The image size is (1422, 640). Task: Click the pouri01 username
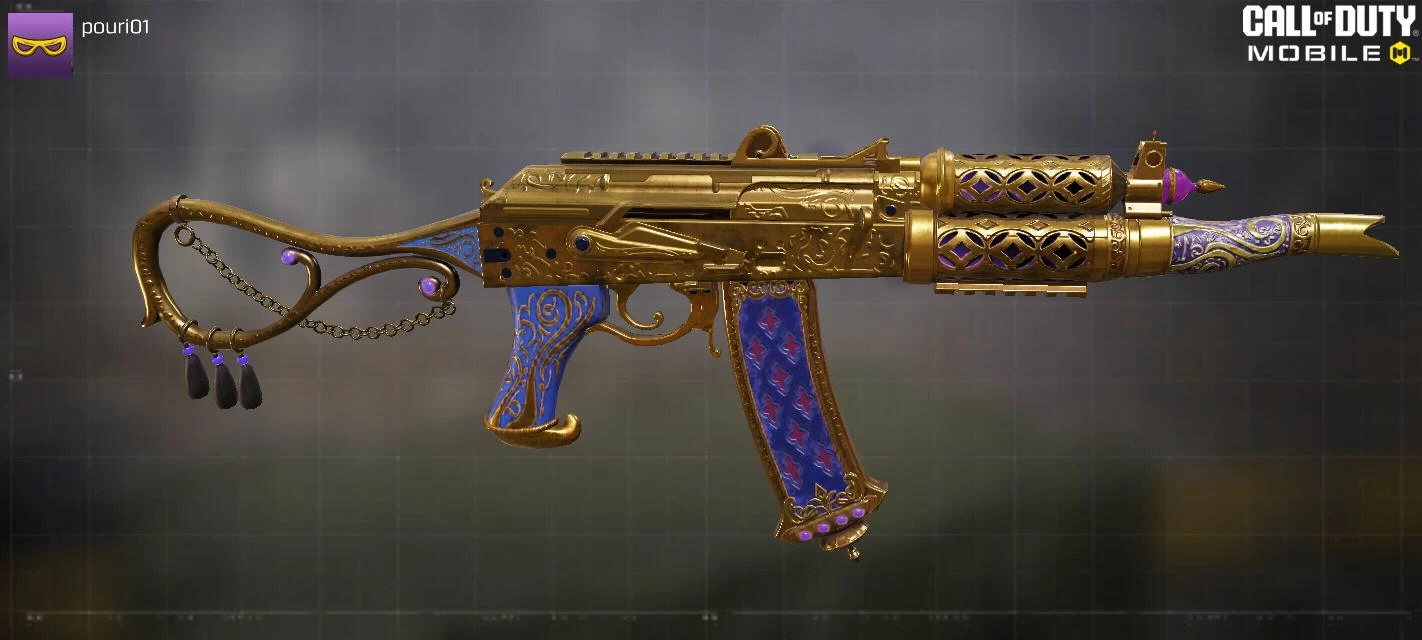tap(115, 27)
